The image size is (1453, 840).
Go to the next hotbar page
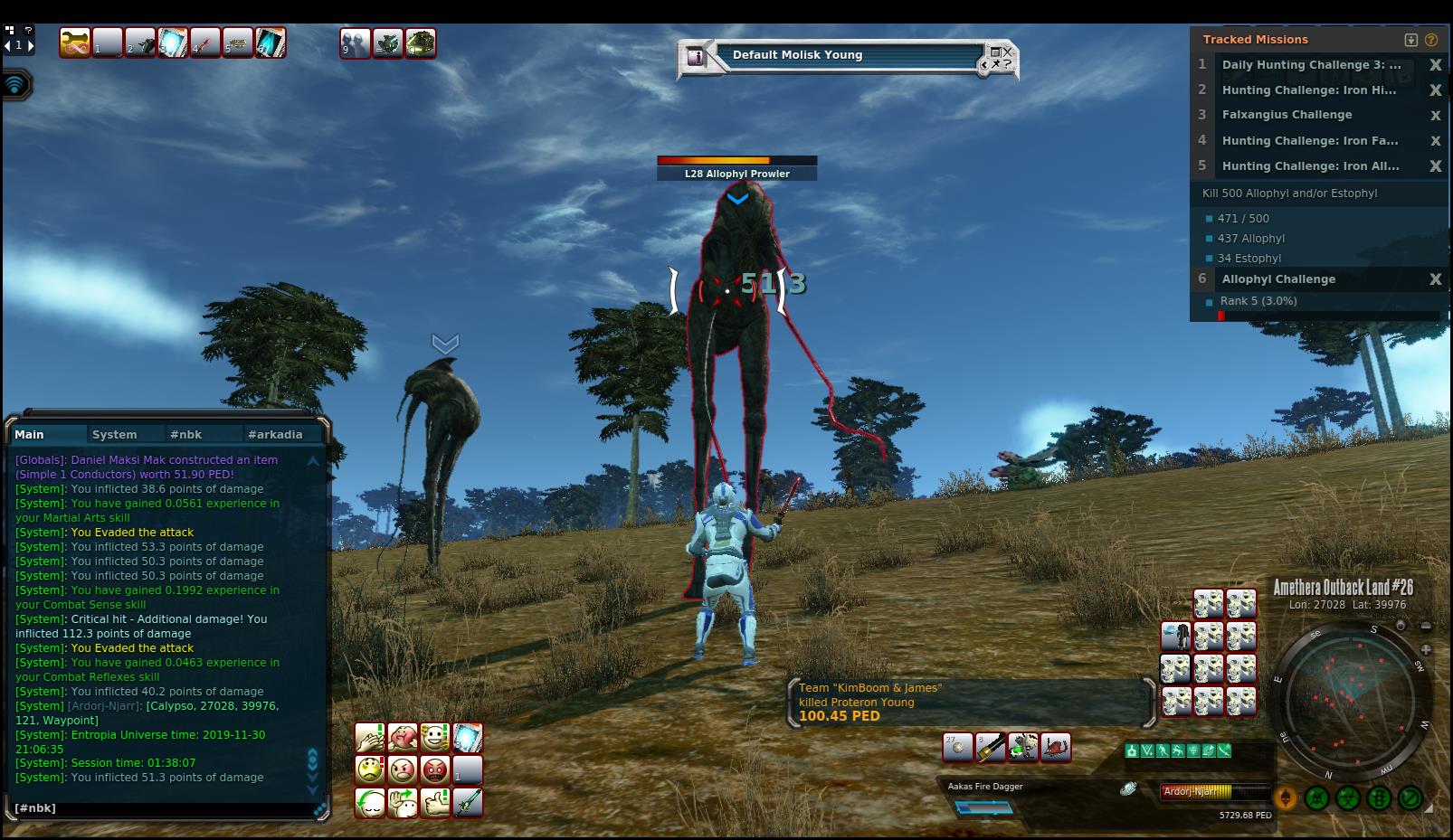click(31, 44)
